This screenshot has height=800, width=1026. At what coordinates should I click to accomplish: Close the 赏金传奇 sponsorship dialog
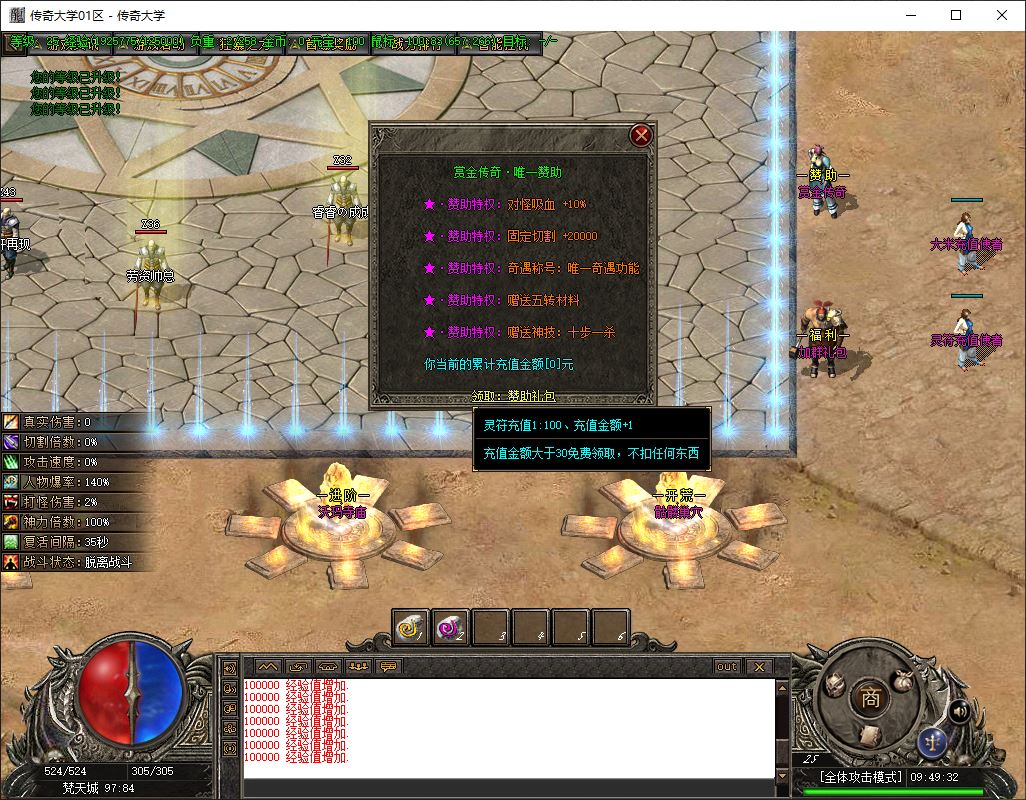tap(641, 135)
